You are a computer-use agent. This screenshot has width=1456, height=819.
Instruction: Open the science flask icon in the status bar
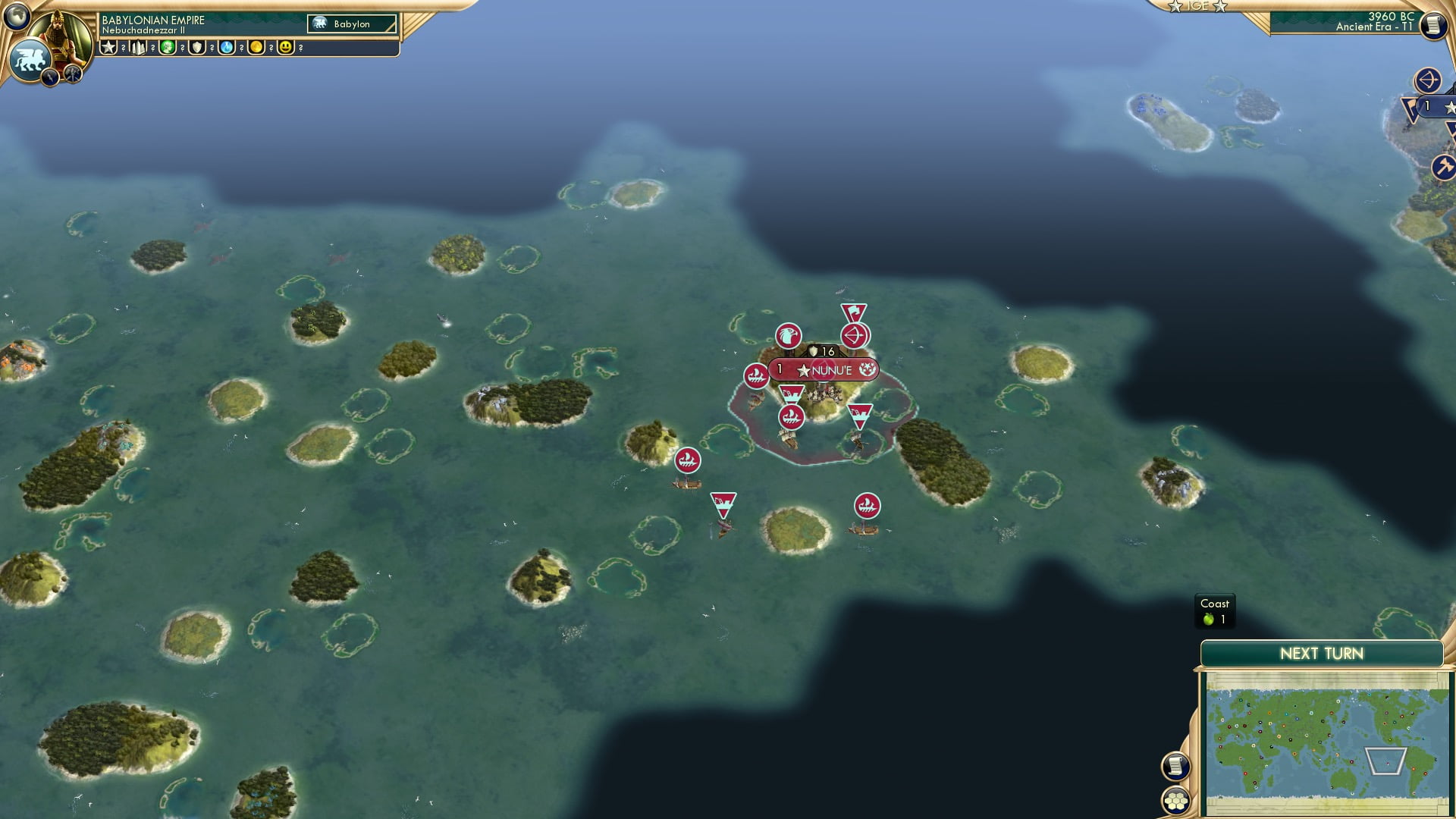pyautogui.click(x=227, y=47)
